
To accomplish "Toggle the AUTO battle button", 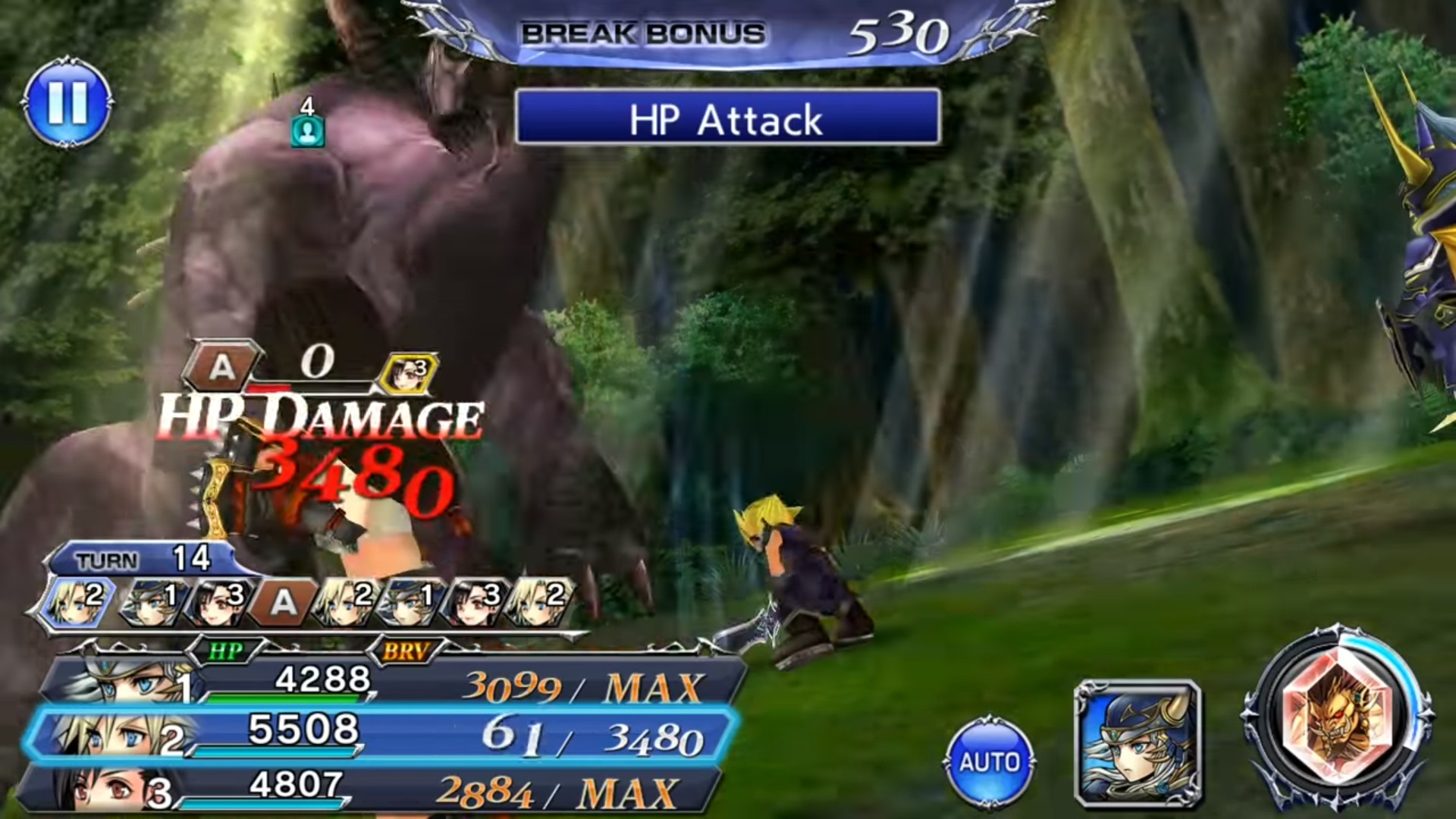I will click(x=989, y=761).
